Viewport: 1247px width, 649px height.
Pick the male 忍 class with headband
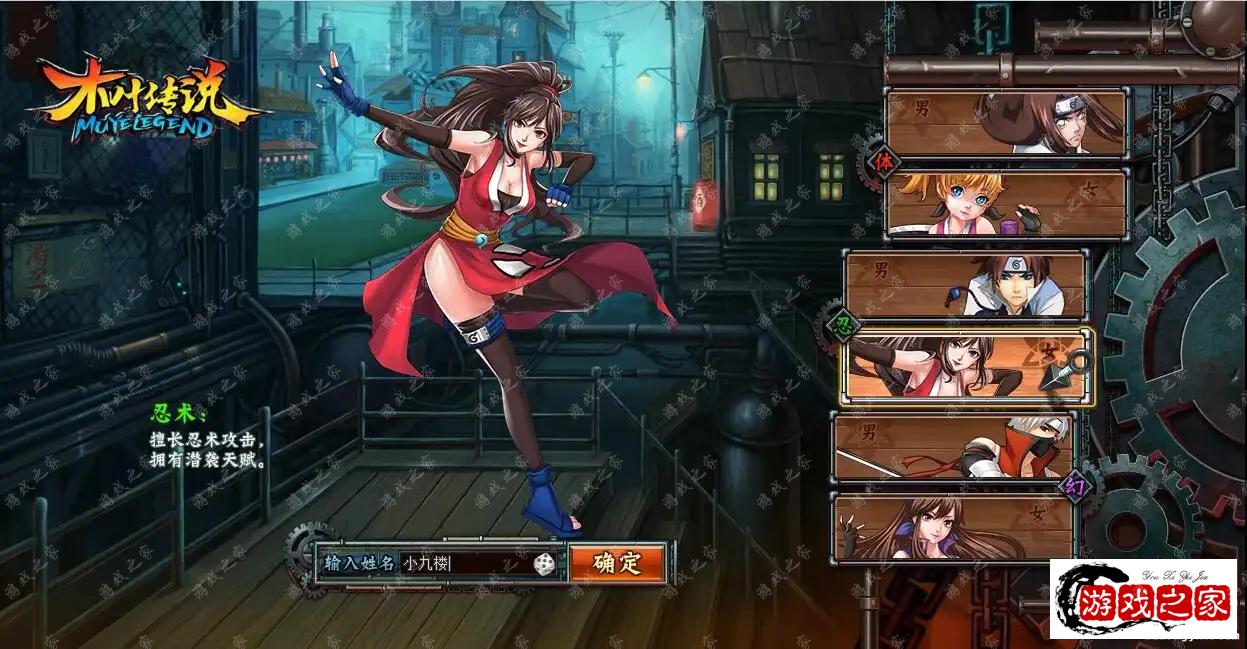point(965,285)
